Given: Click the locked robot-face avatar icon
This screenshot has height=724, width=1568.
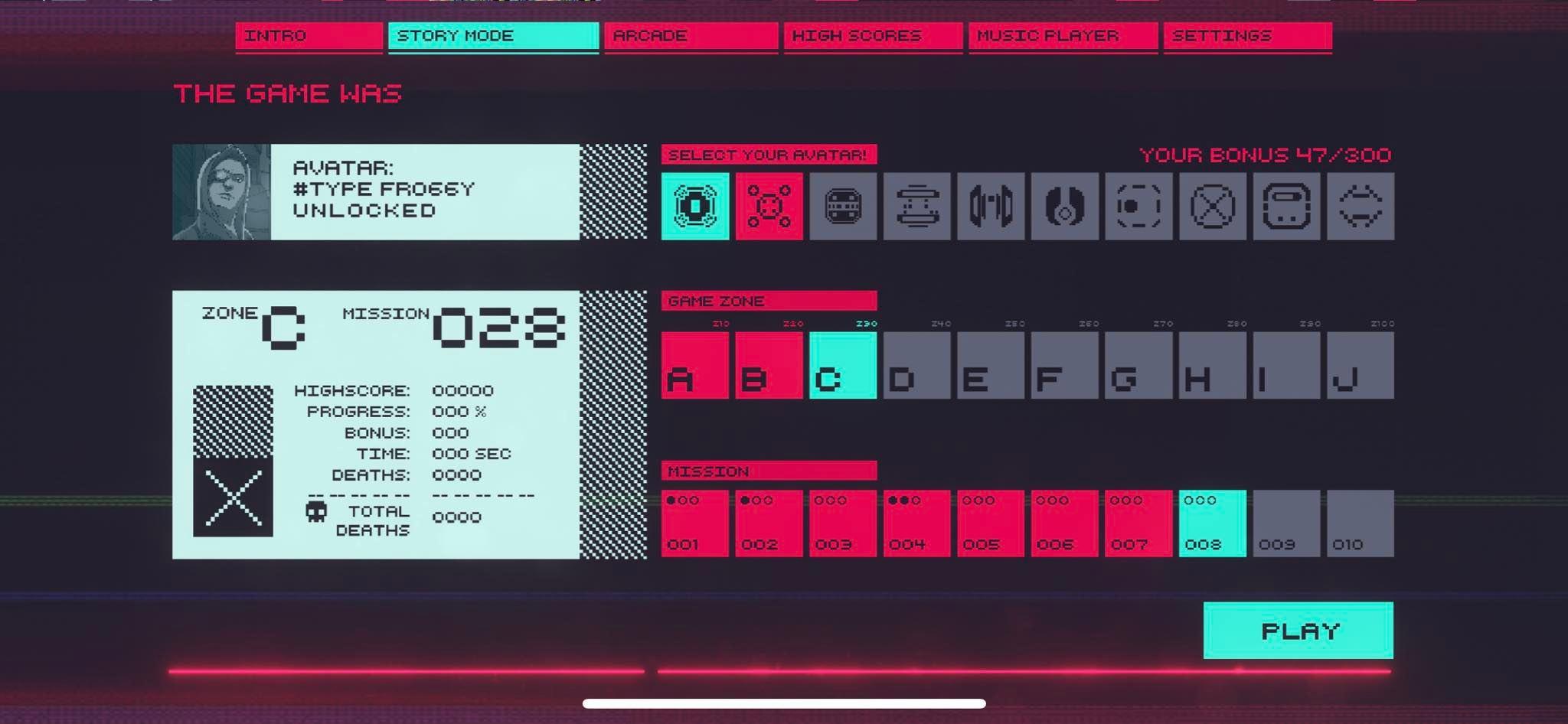Looking at the screenshot, I should click(x=843, y=207).
